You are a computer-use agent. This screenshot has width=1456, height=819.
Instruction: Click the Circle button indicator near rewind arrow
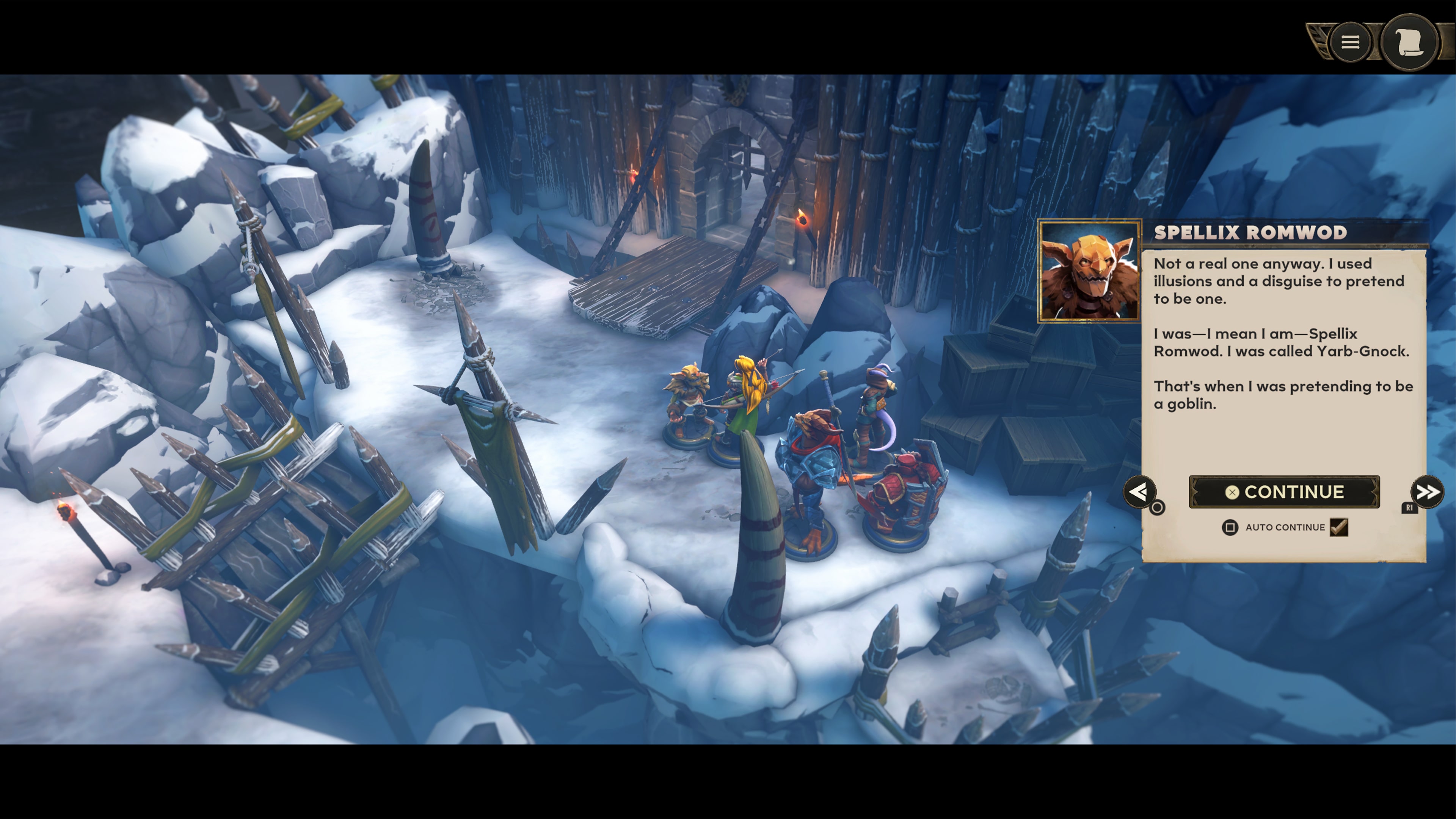pyautogui.click(x=1158, y=508)
